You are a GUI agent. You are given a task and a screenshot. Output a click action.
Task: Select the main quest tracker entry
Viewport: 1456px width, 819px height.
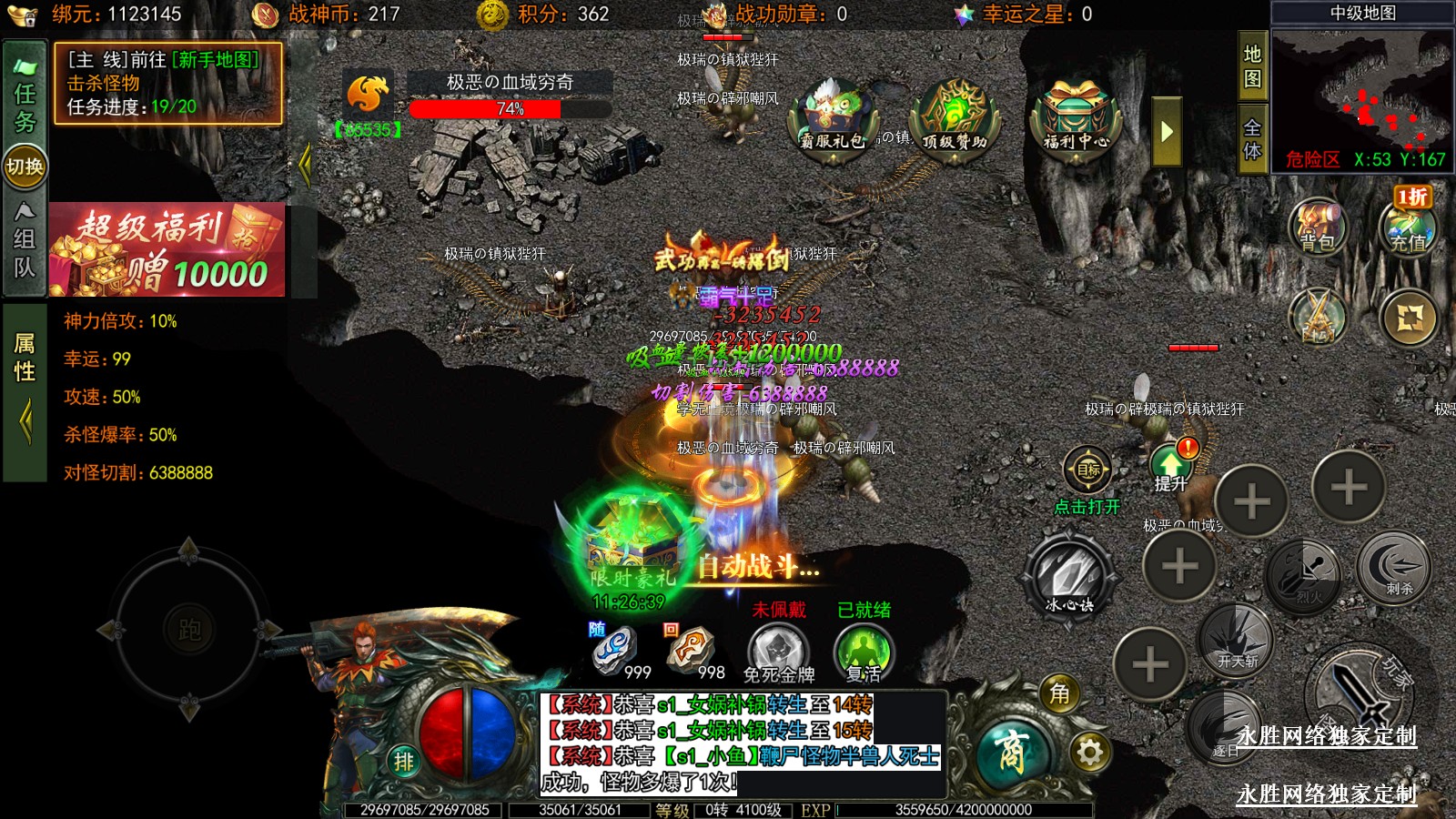pos(167,84)
